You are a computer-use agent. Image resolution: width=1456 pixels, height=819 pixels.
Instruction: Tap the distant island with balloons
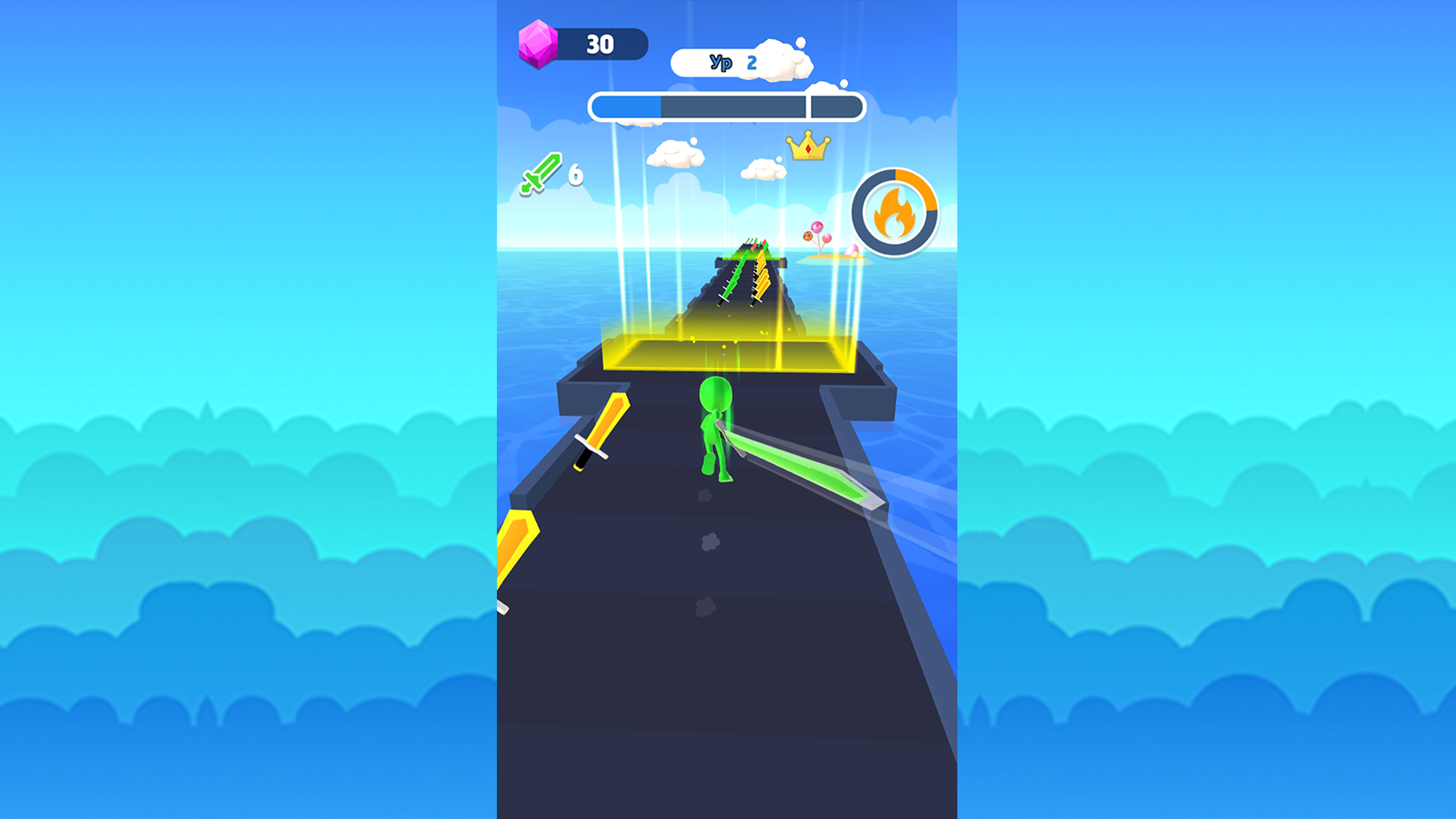click(x=833, y=258)
